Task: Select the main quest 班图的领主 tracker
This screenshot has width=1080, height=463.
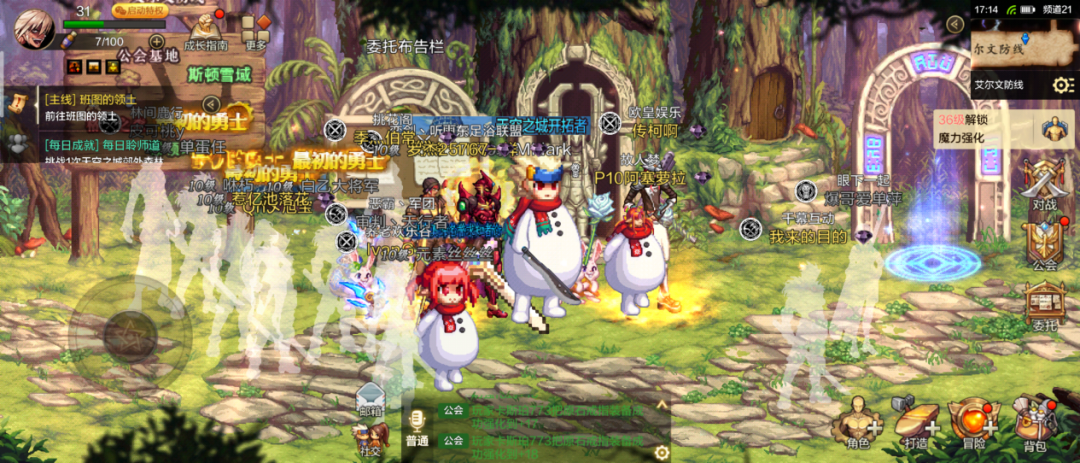Action: point(90,107)
